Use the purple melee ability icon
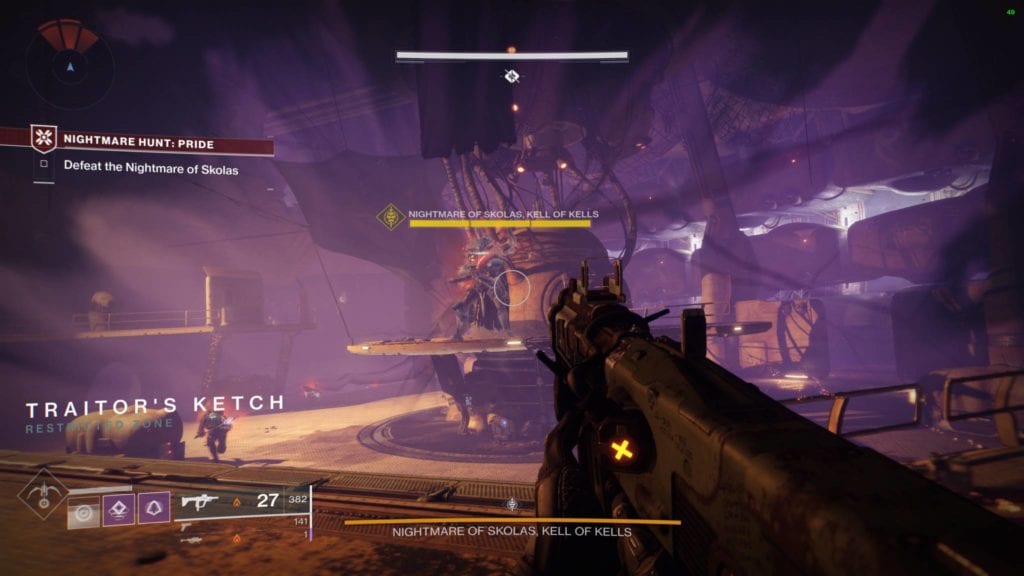This screenshot has width=1024, height=576. [x=119, y=510]
